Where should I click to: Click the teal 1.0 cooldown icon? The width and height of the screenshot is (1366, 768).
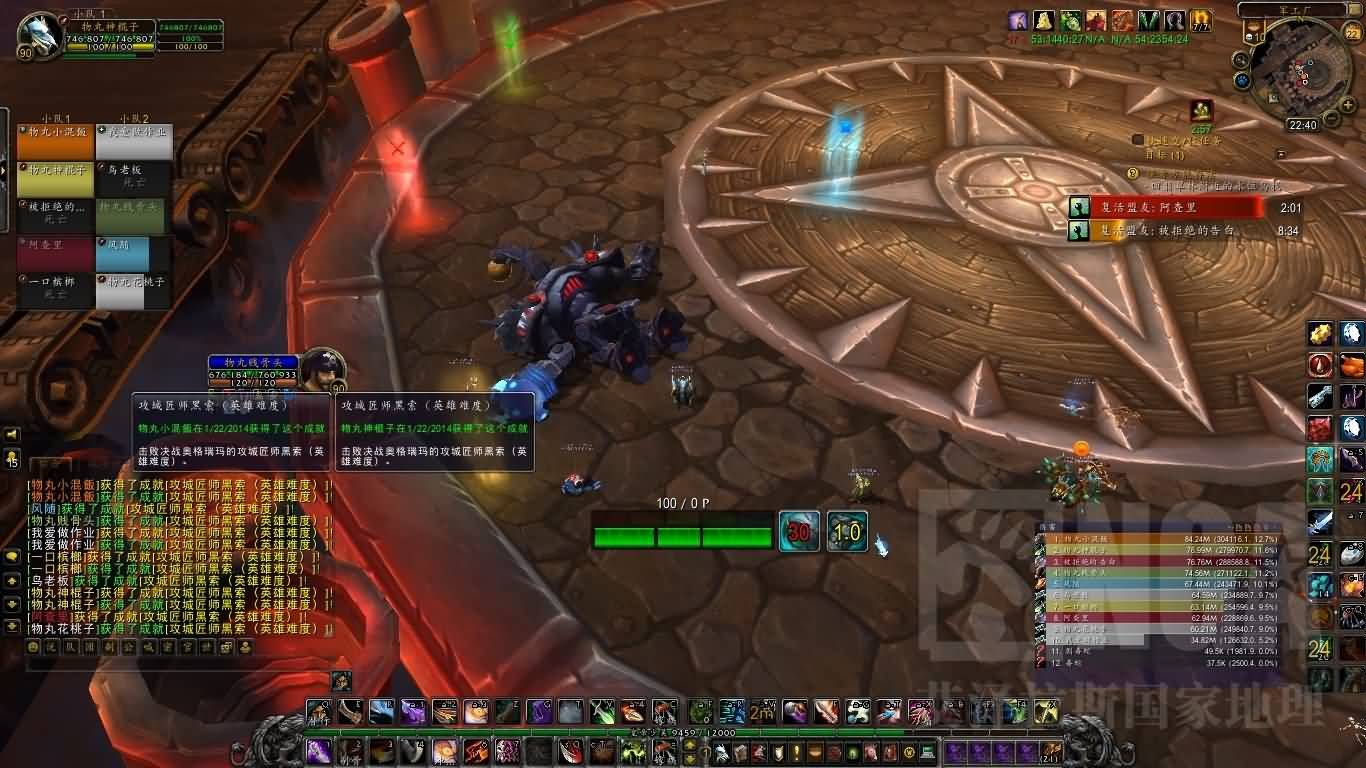846,532
